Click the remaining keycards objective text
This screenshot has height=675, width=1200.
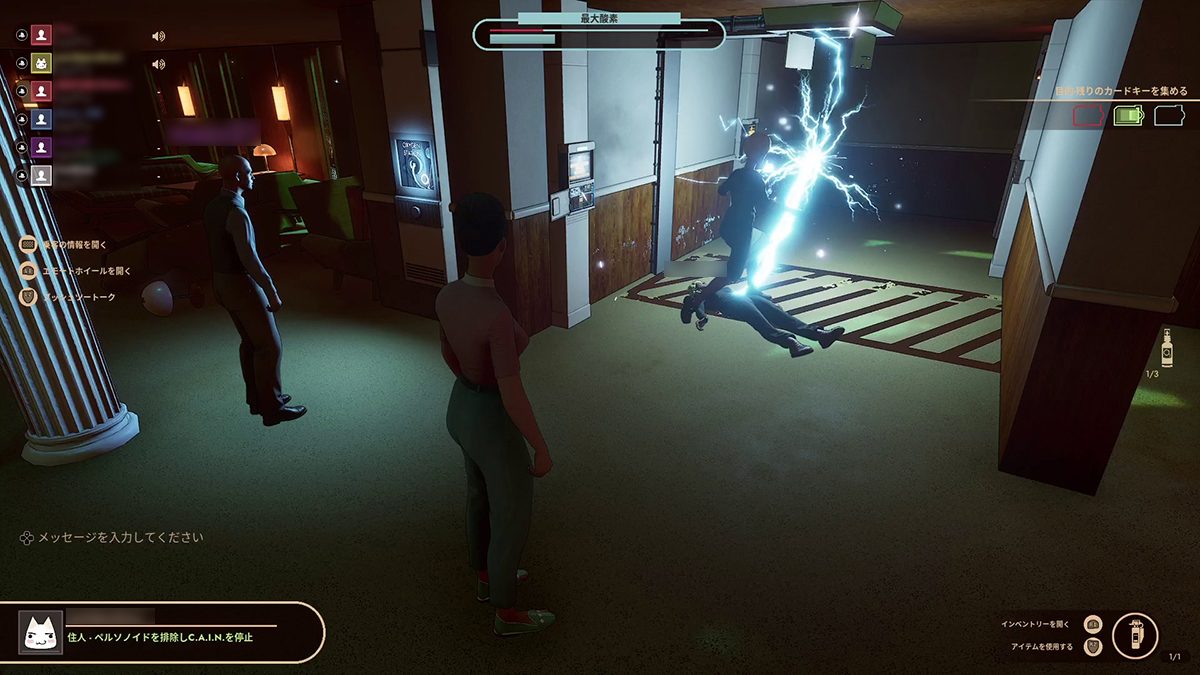[1121, 91]
